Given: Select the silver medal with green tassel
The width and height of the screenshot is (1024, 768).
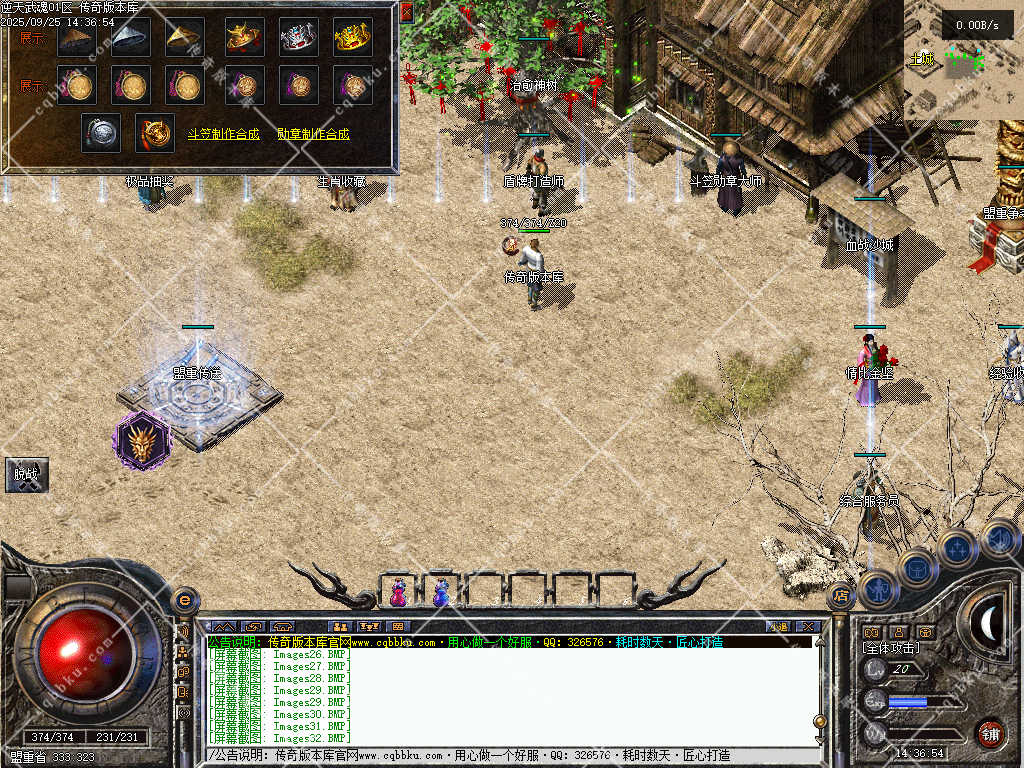Looking at the screenshot, I should tap(101, 133).
